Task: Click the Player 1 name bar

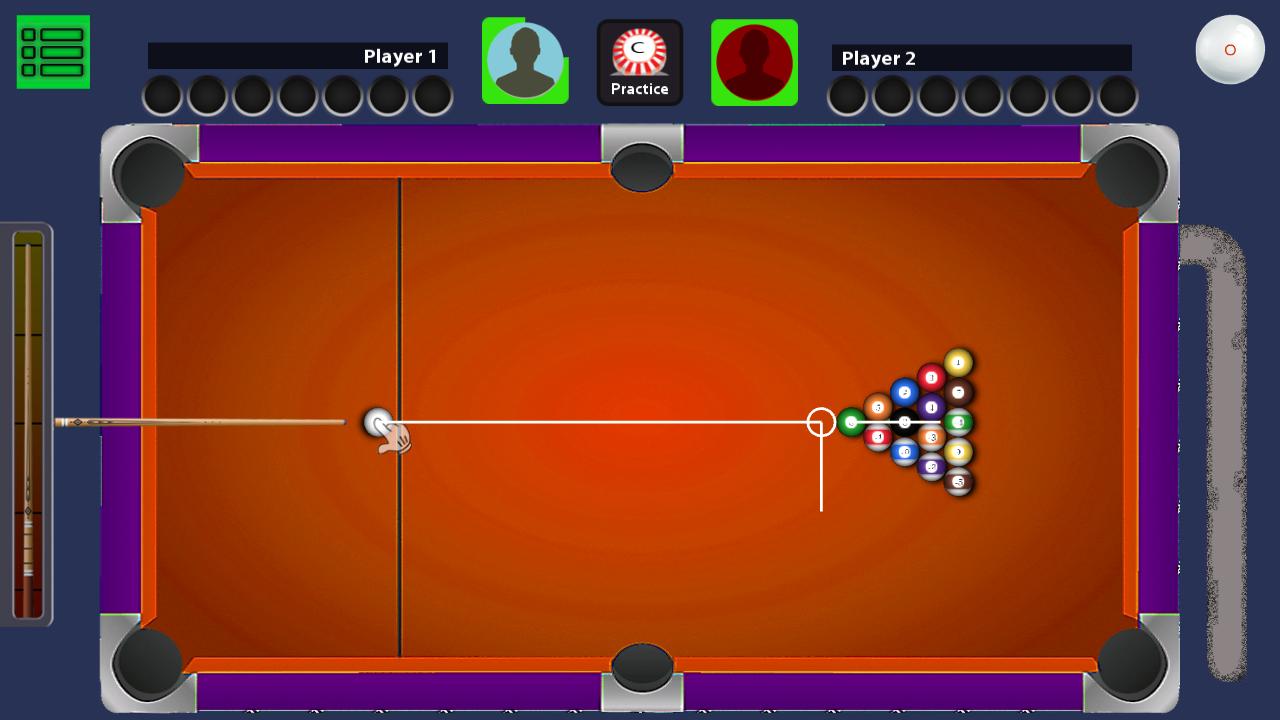Action: 300,58
